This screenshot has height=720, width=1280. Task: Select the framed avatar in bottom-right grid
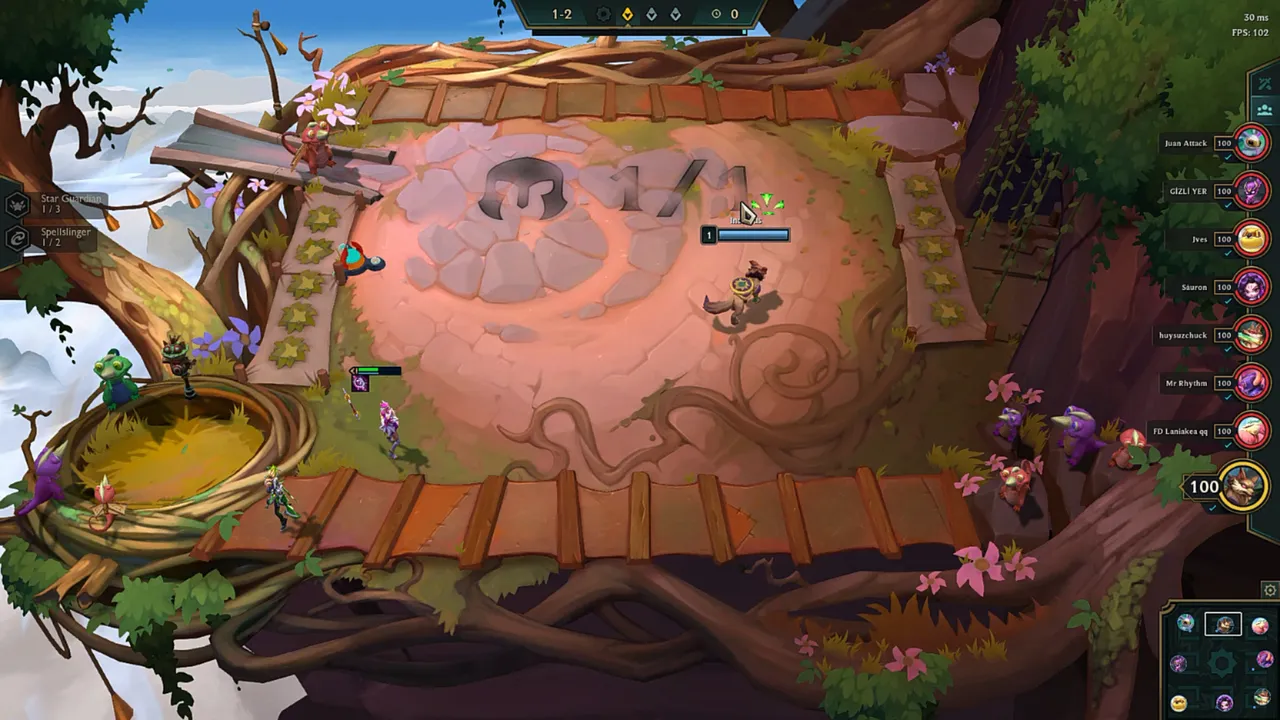[1224, 625]
